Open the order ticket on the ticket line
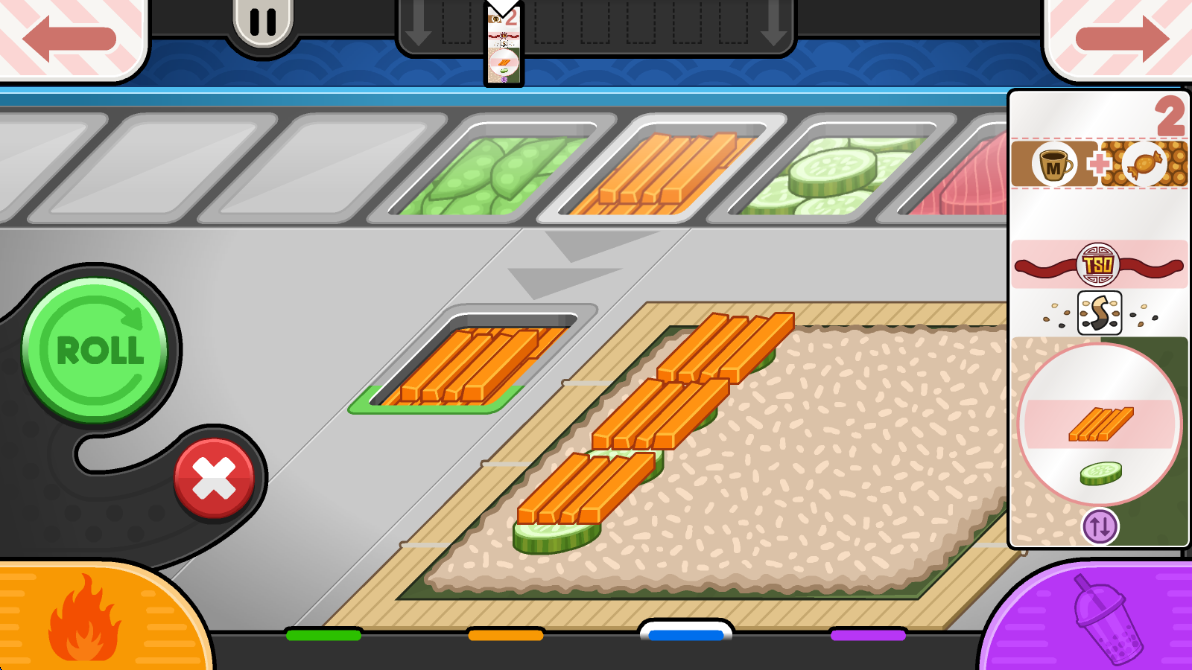 [504, 45]
